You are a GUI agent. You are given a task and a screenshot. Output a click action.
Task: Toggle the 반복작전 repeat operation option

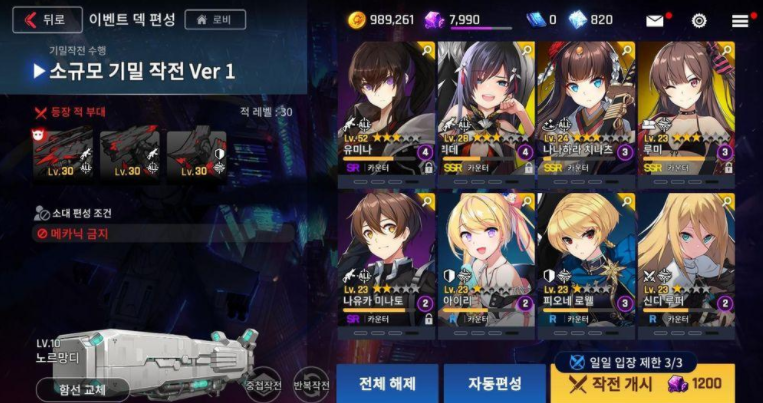312,384
